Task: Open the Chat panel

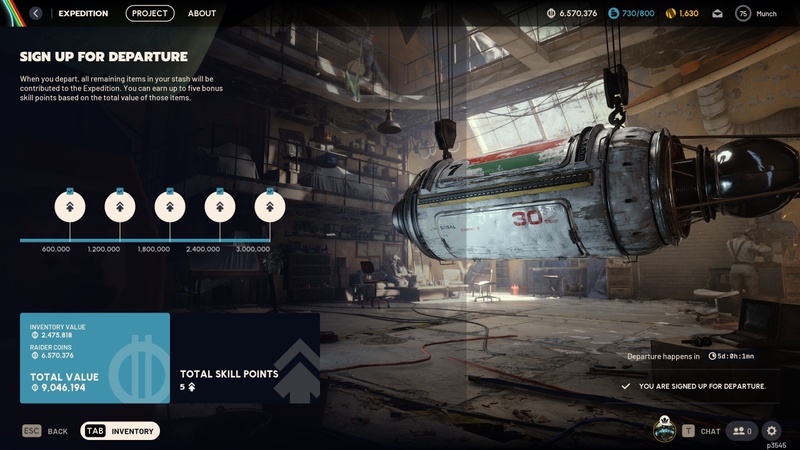Action: click(702, 431)
